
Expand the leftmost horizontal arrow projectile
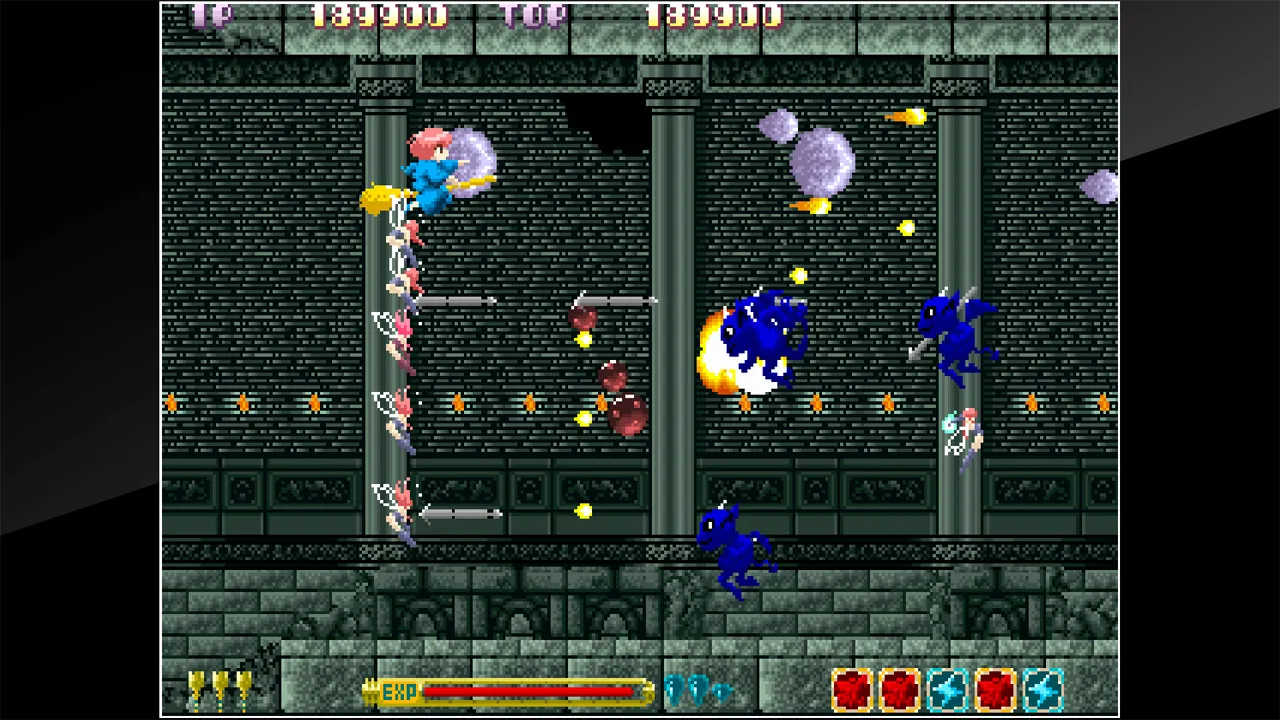click(455, 302)
